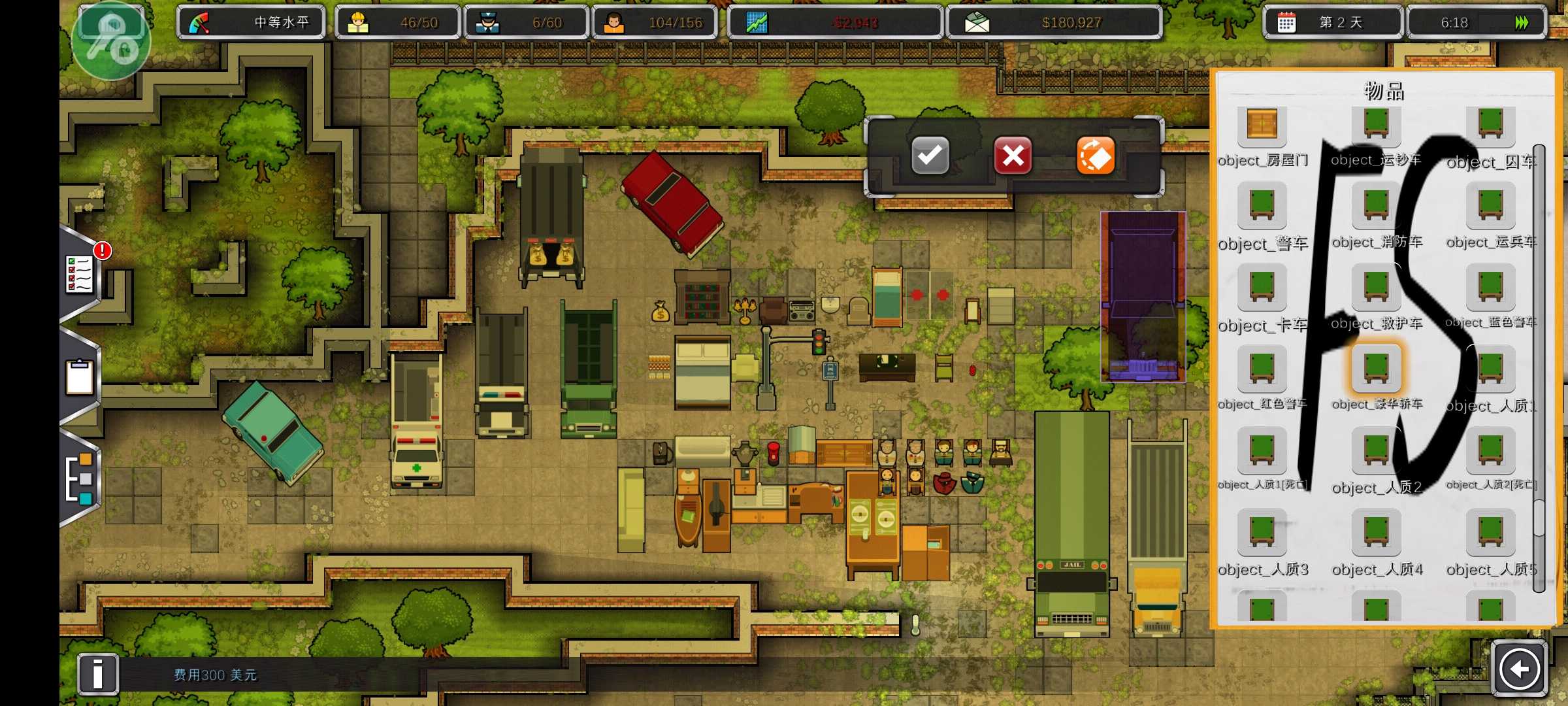
Task: Tap the green keys and lock icon
Action: pyautogui.click(x=111, y=41)
